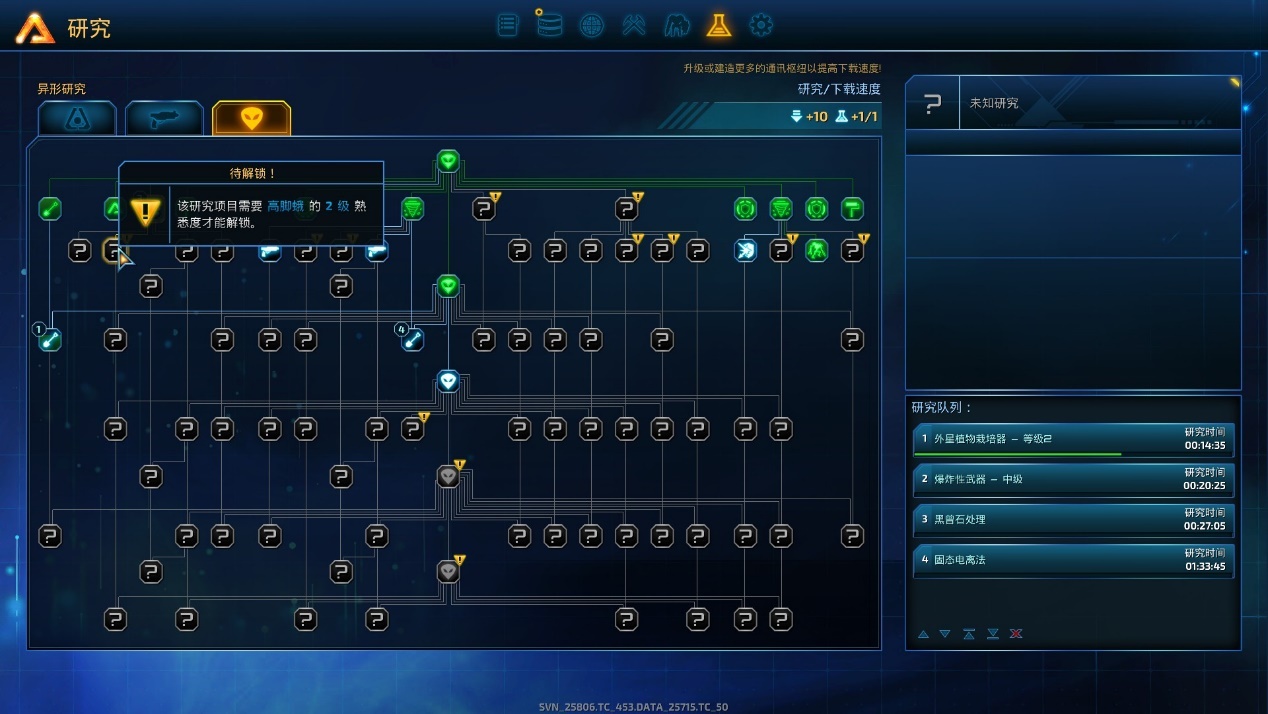Move selected research down one position
Screen dimensions: 1268x714
(945, 634)
